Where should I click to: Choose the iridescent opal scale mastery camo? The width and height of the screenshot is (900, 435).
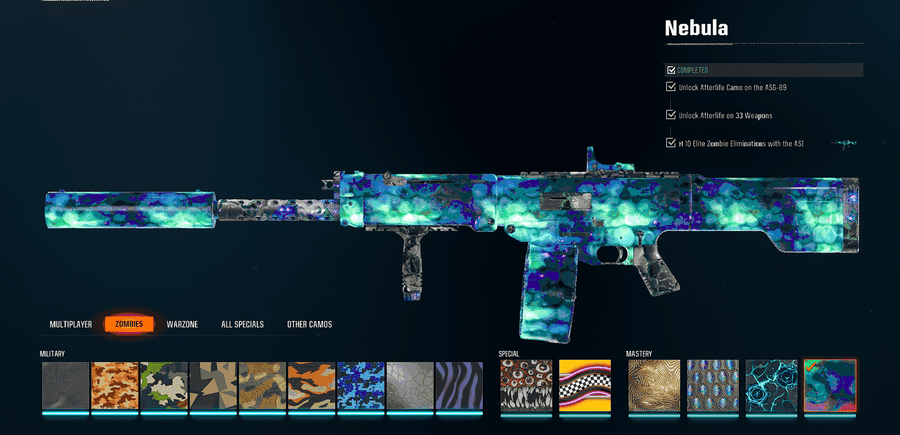tap(712, 386)
